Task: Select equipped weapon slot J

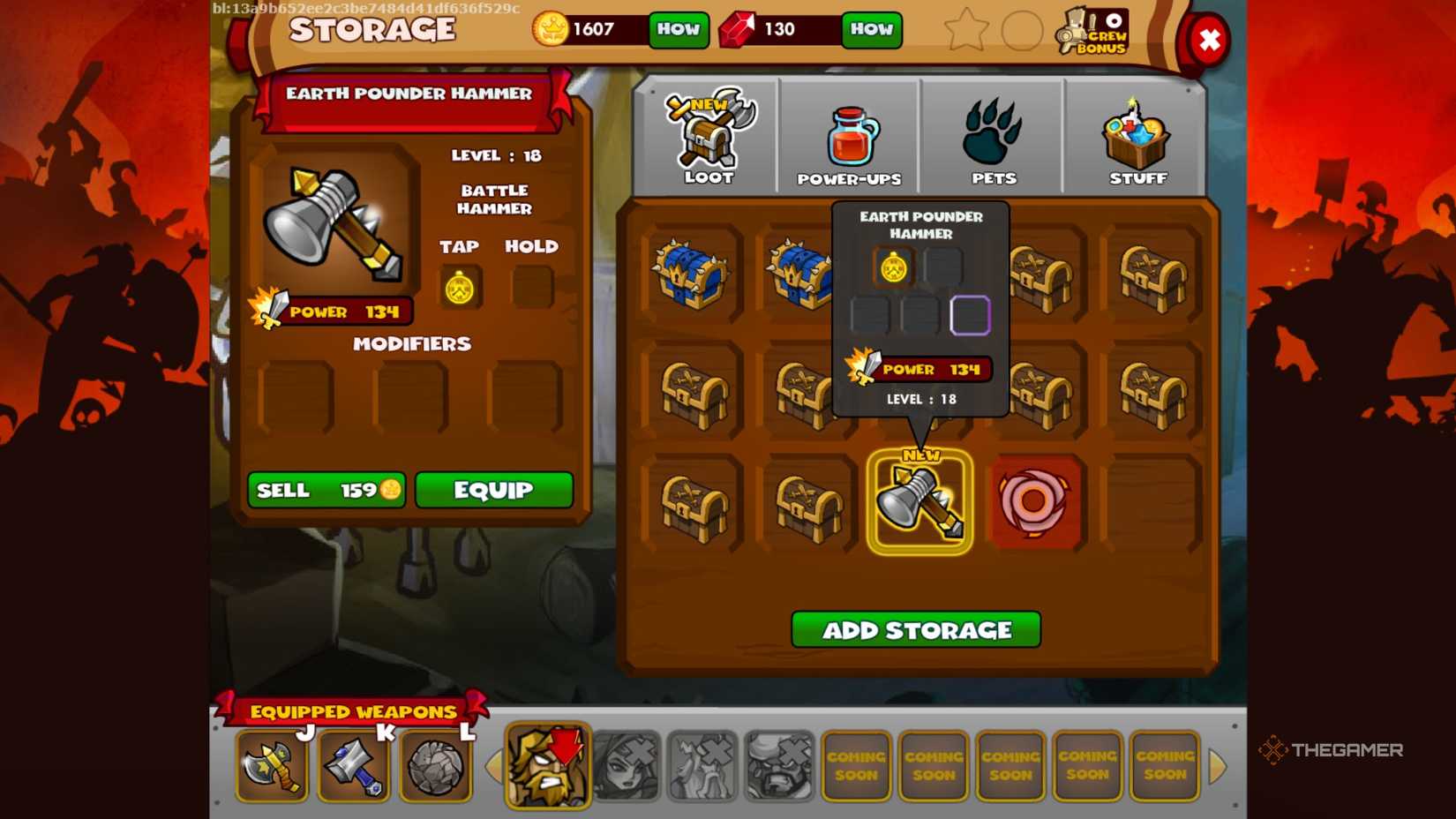Action: coord(271,766)
